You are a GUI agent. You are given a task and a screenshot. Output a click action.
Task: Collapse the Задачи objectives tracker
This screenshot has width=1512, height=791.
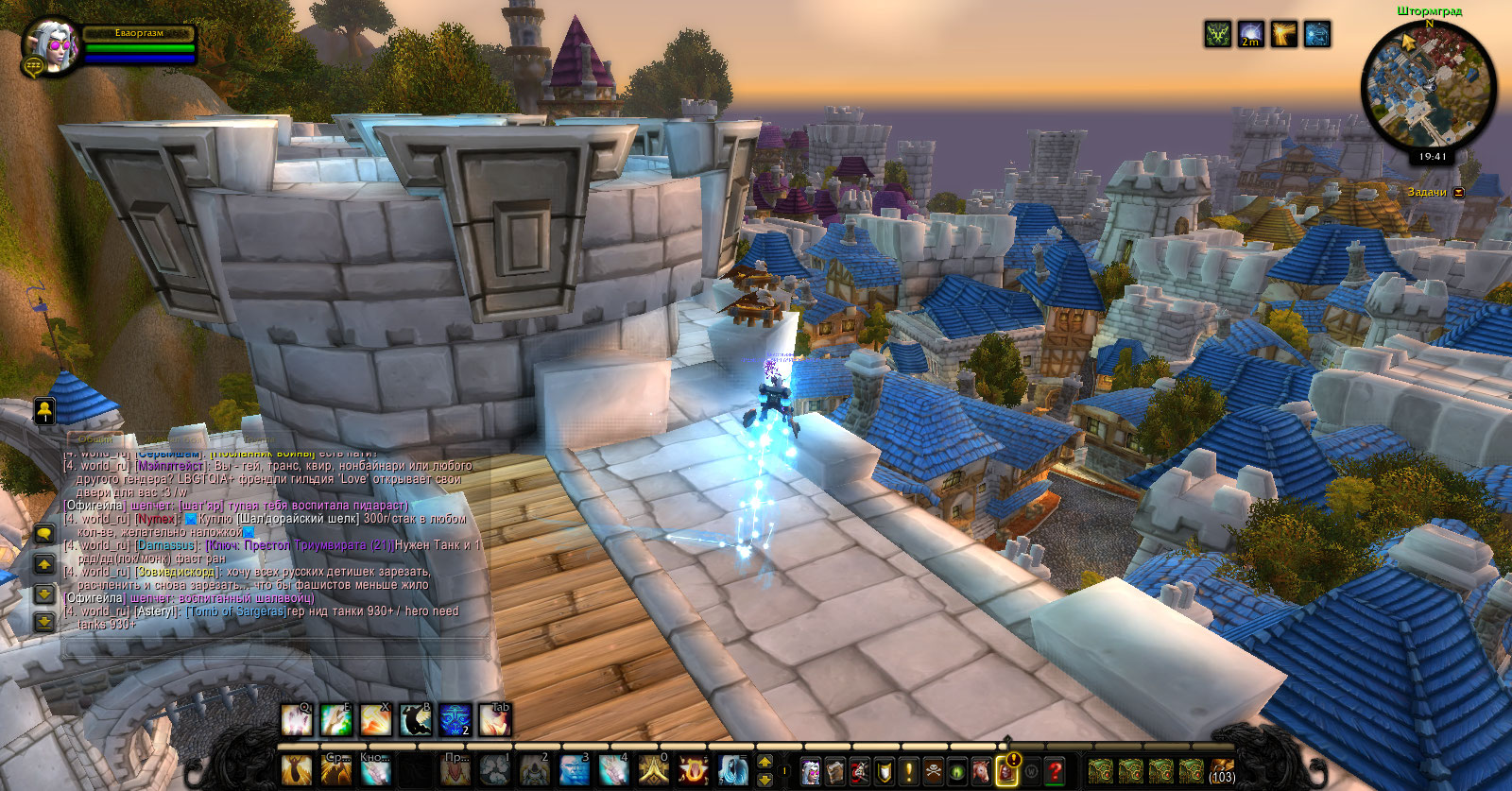(x=1459, y=192)
